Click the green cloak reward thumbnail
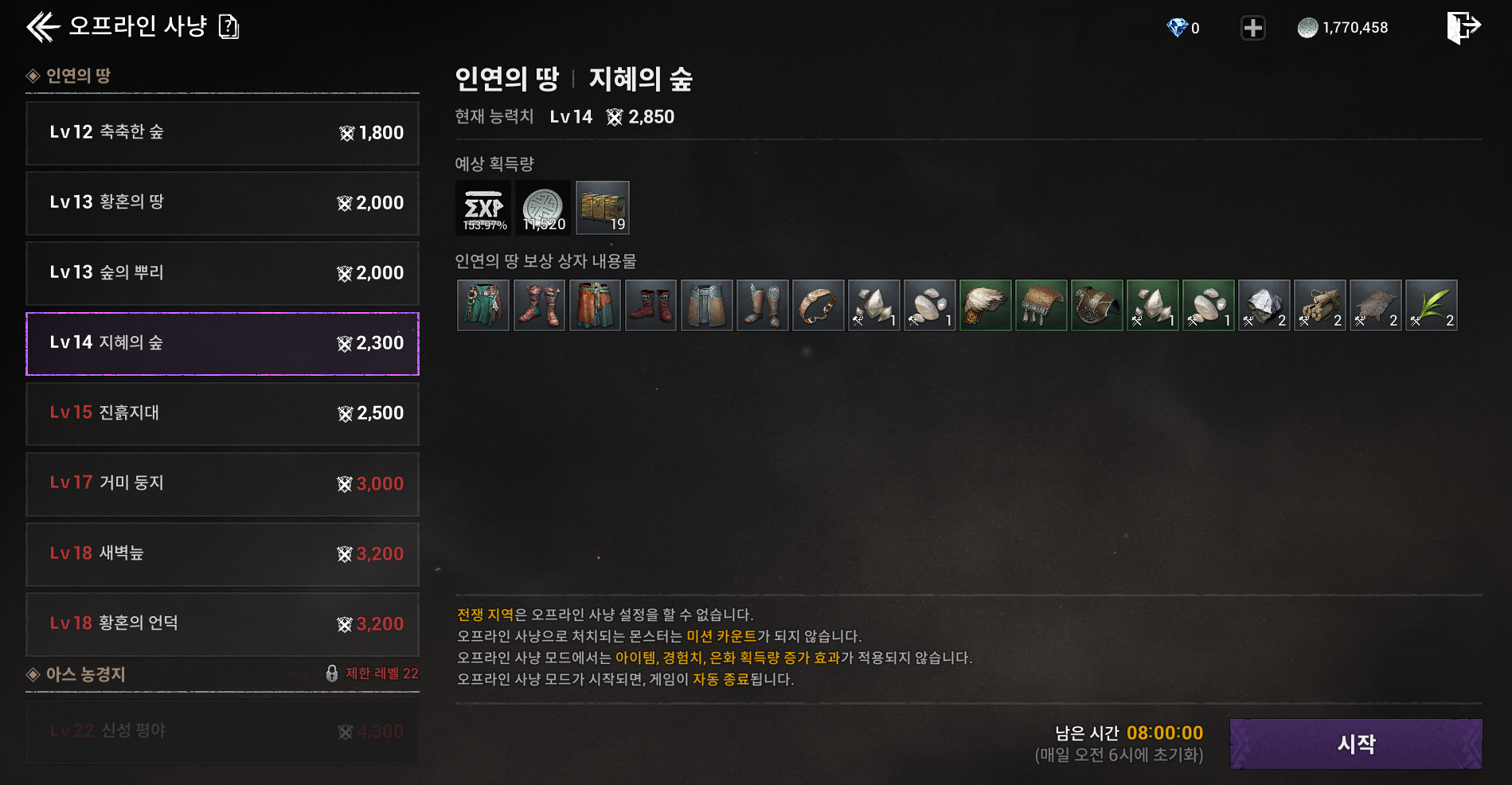Image resolution: width=1512 pixels, height=785 pixels. click(x=483, y=305)
